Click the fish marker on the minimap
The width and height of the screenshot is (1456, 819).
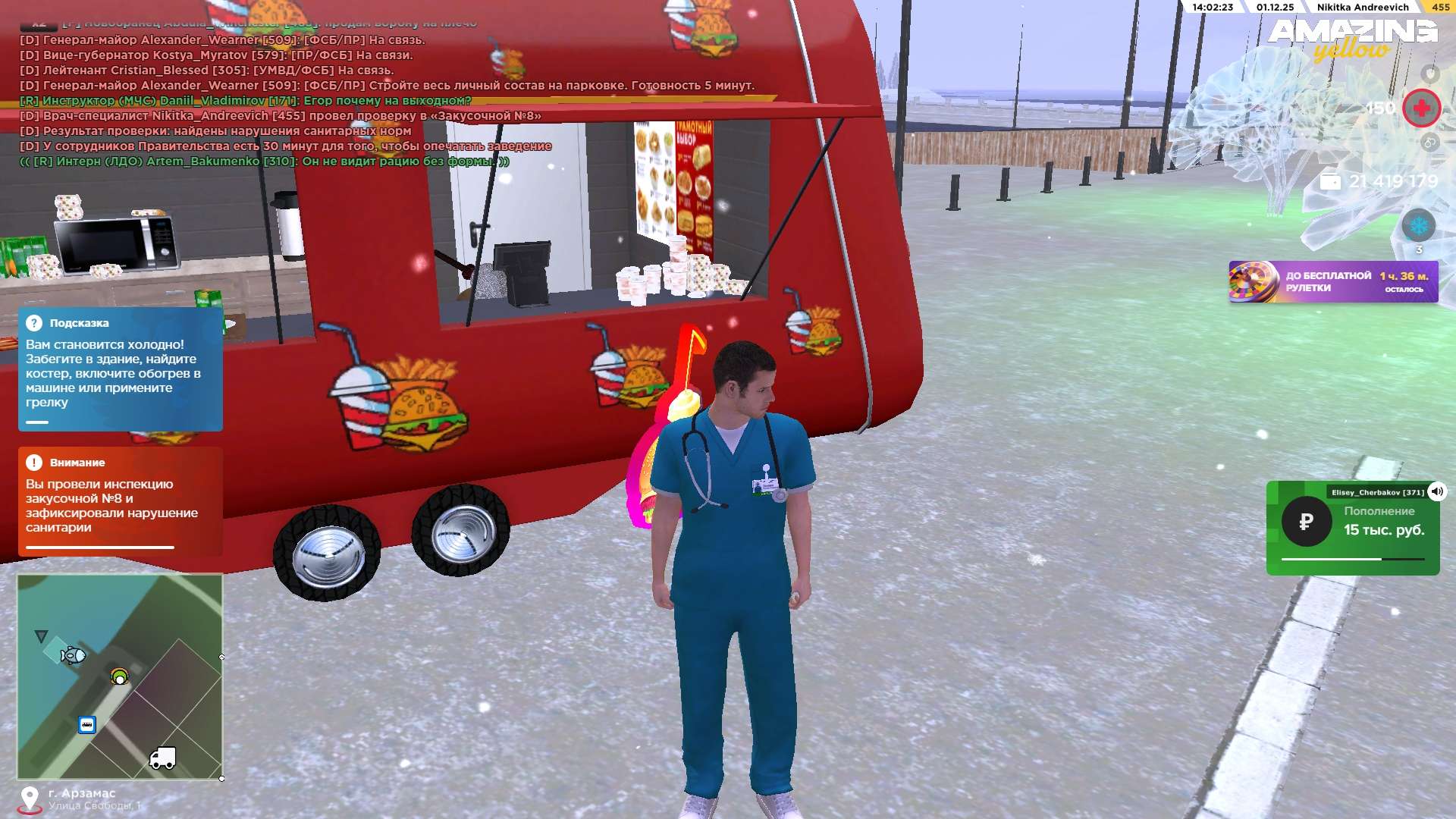73,655
